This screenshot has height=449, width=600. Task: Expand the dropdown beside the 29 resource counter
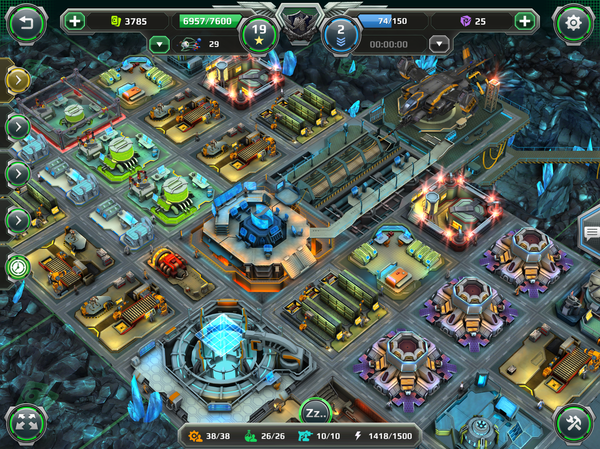coord(158,43)
